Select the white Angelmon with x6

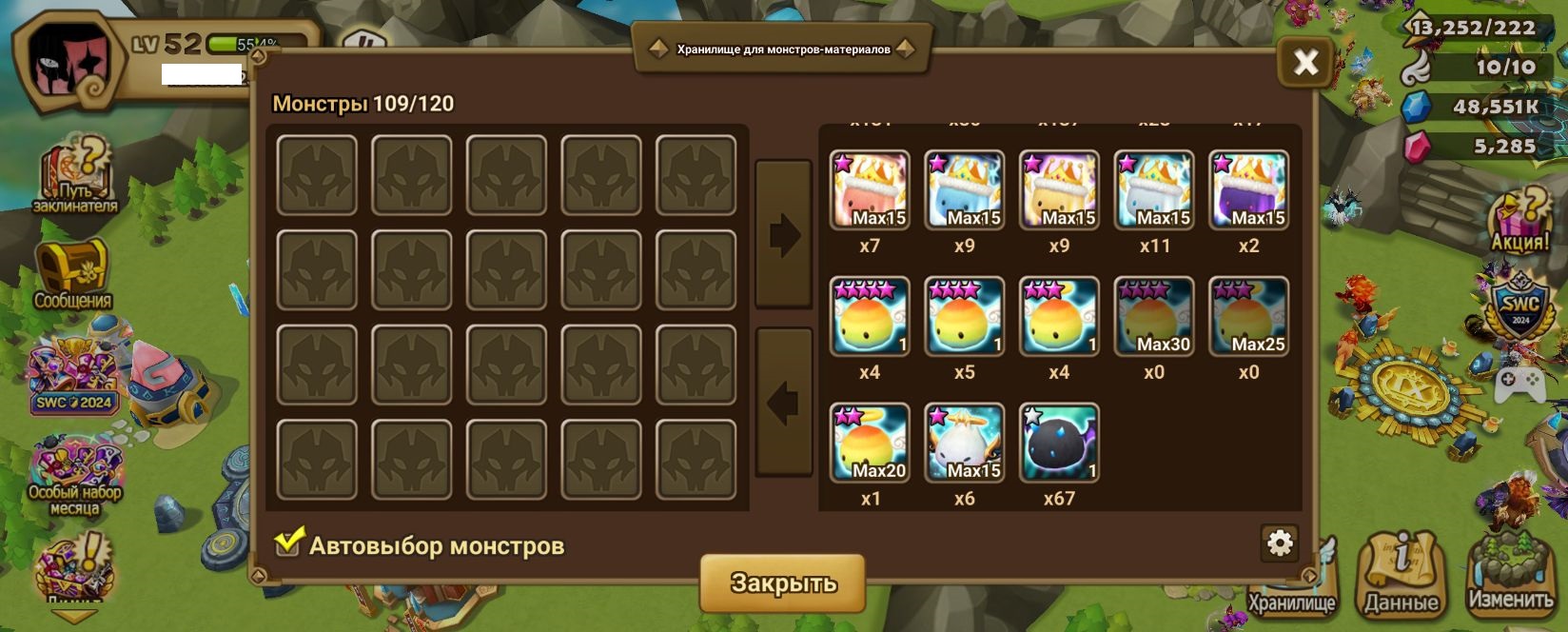coord(964,444)
